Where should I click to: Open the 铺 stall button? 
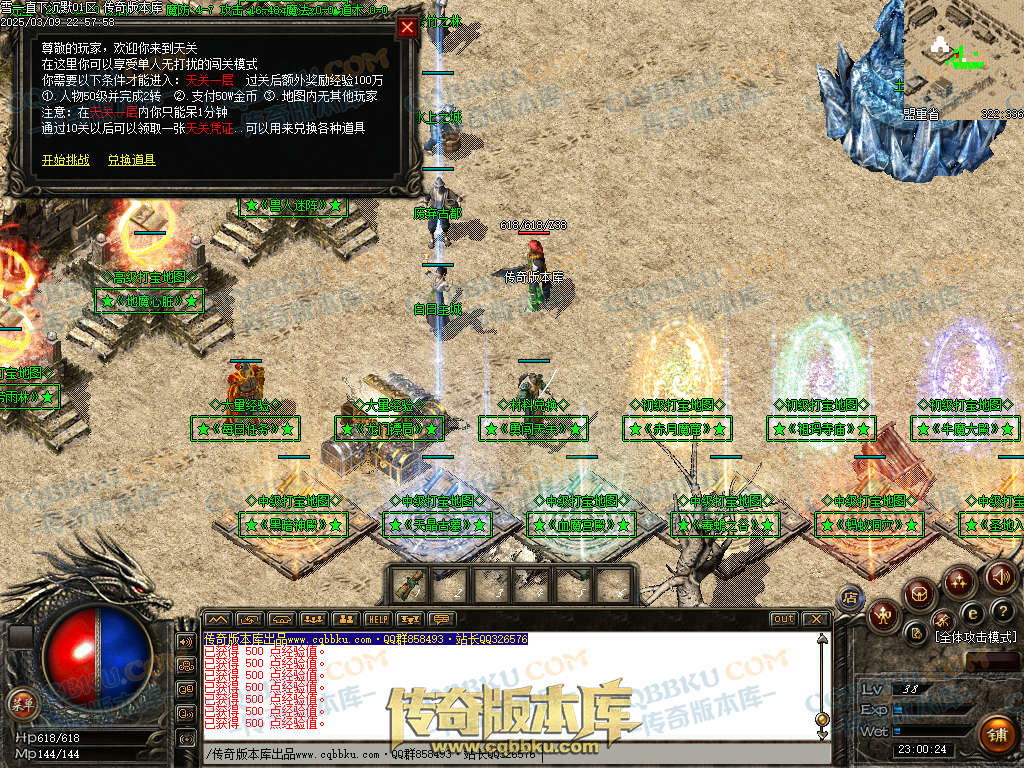click(x=996, y=735)
